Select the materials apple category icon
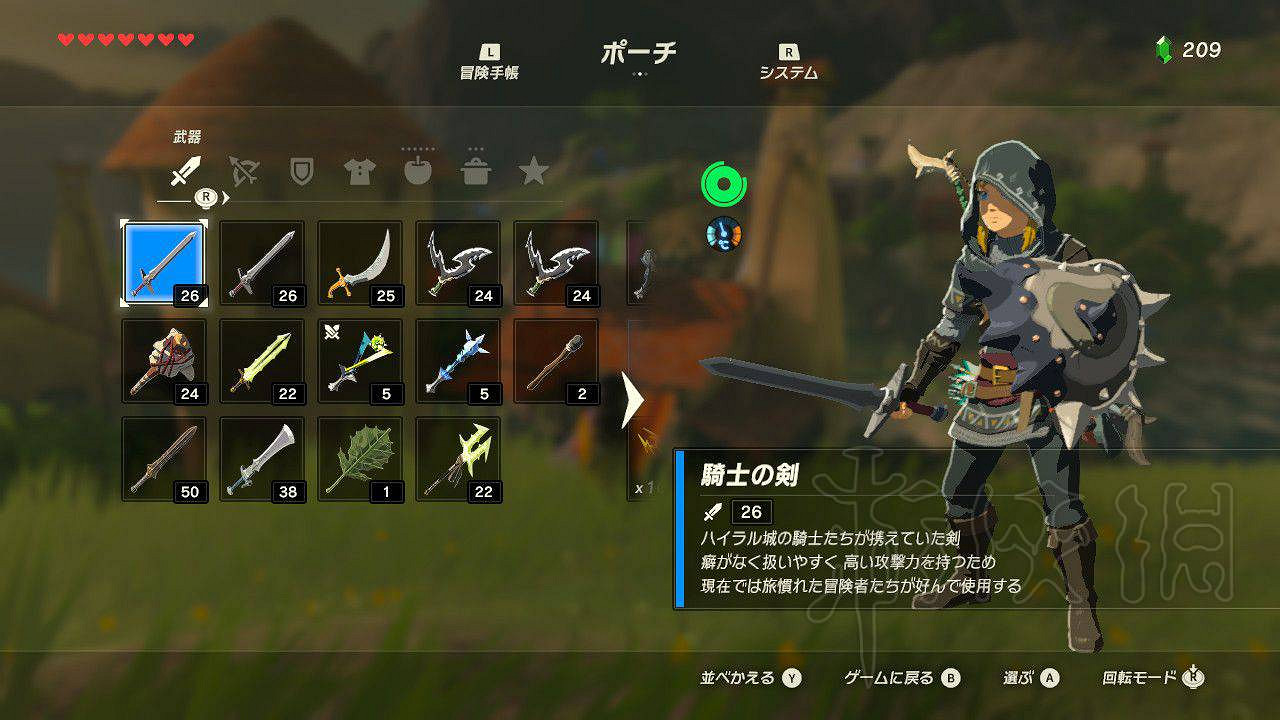1280x720 pixels. (x=420, y=172)
